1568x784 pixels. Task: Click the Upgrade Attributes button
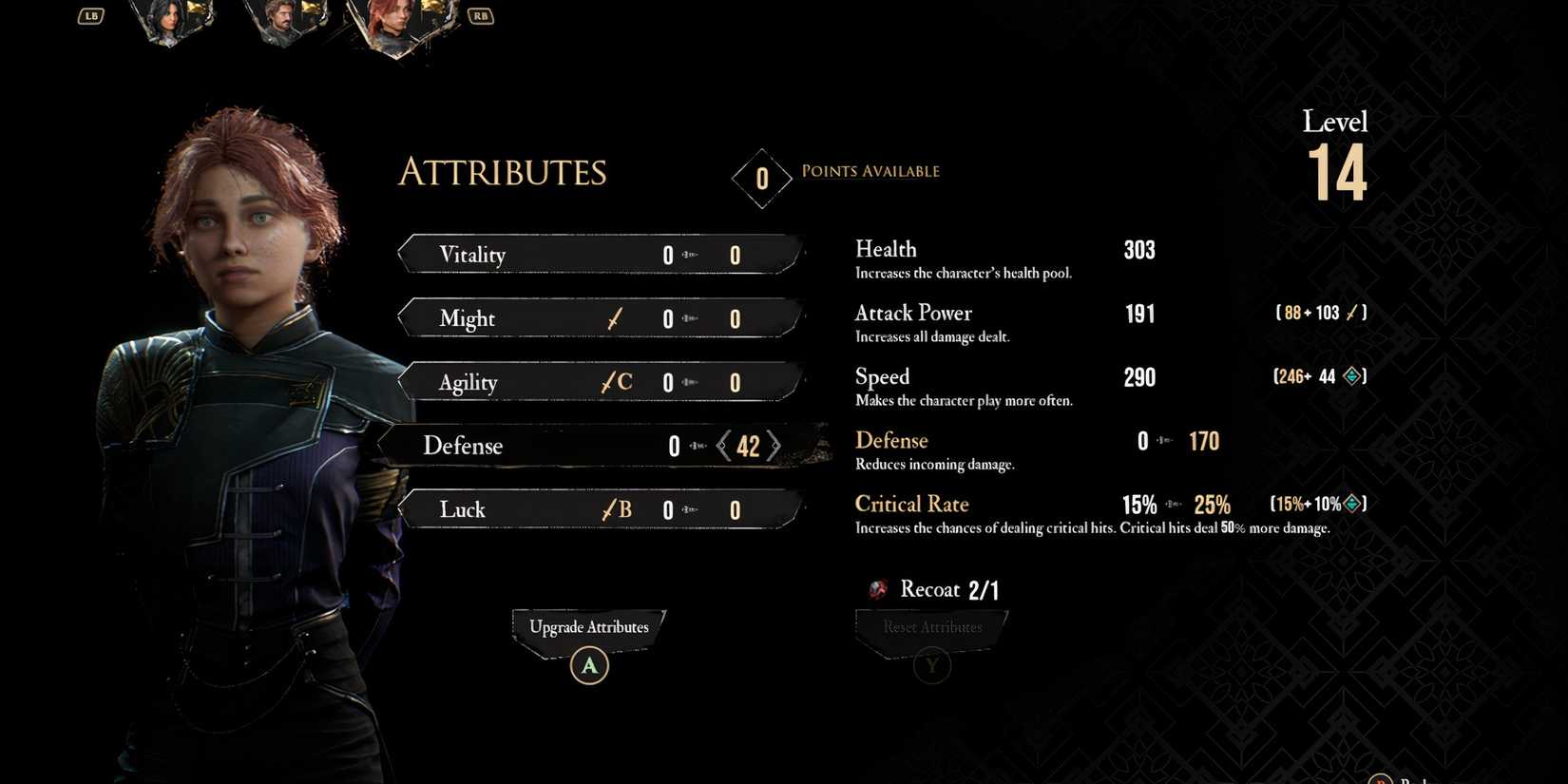point(588,627)
